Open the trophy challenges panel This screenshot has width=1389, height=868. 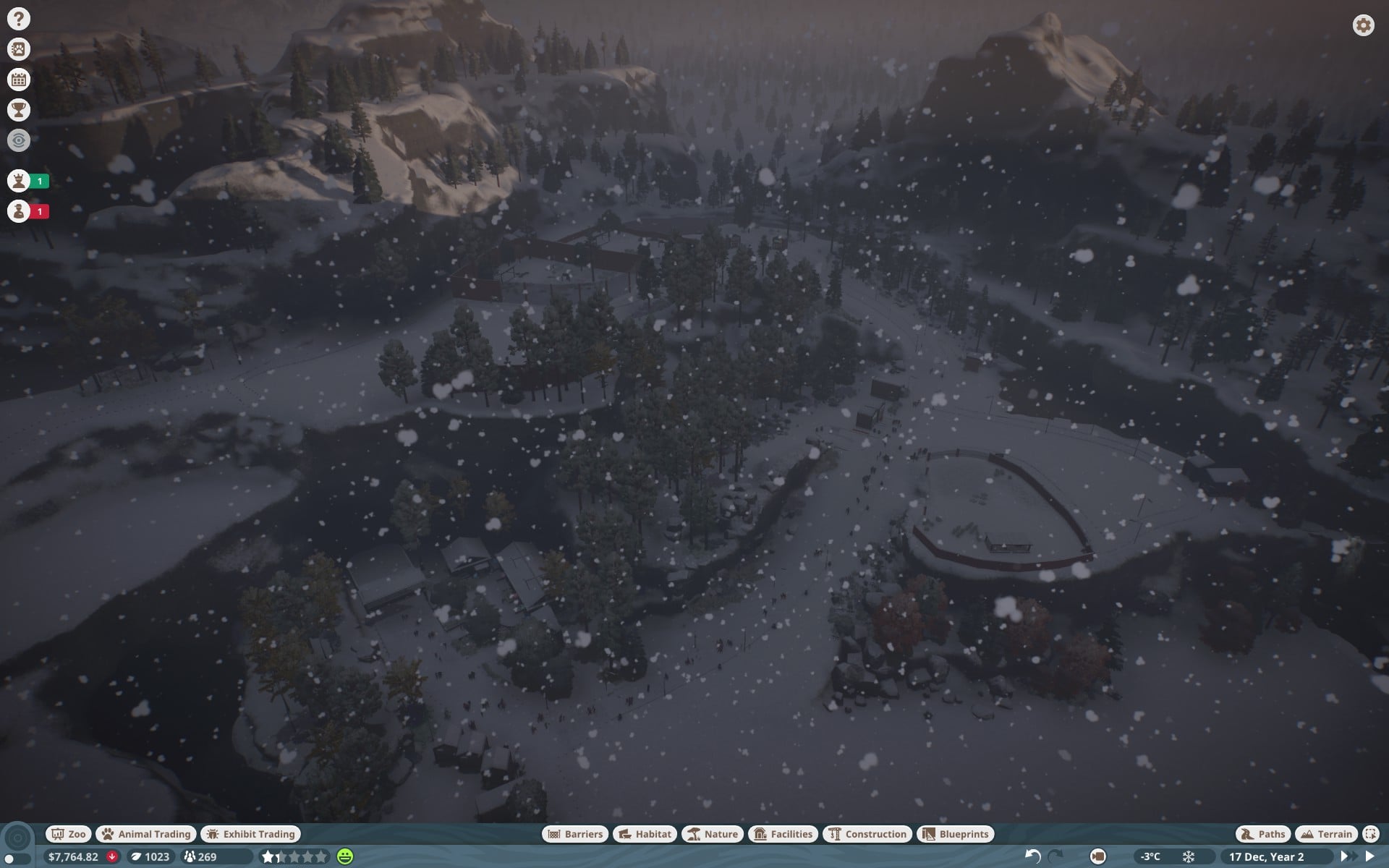19,110
